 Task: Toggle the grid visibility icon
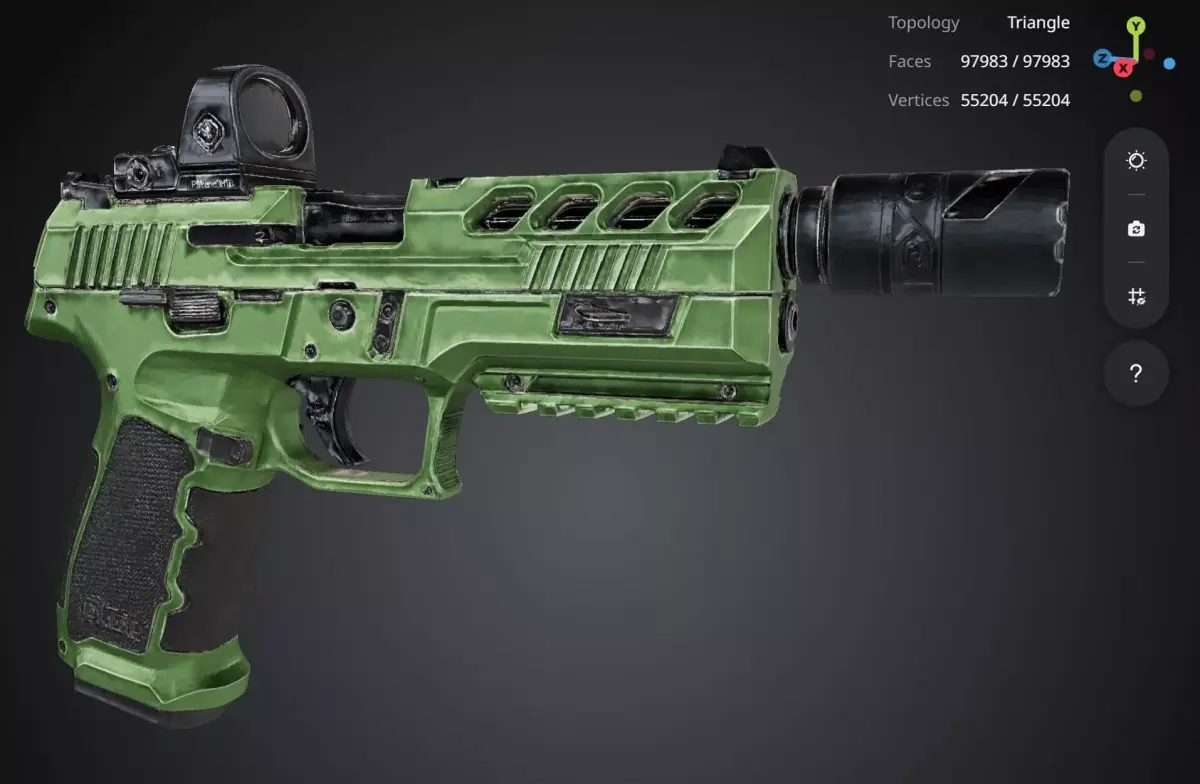1136,296
